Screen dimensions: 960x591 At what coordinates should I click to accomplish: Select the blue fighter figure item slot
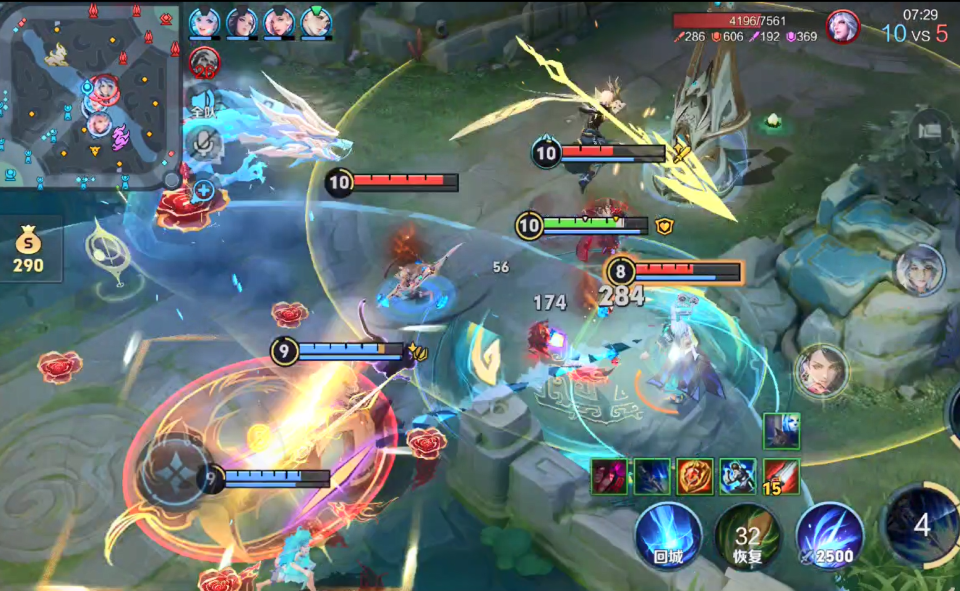coord(738,476)
